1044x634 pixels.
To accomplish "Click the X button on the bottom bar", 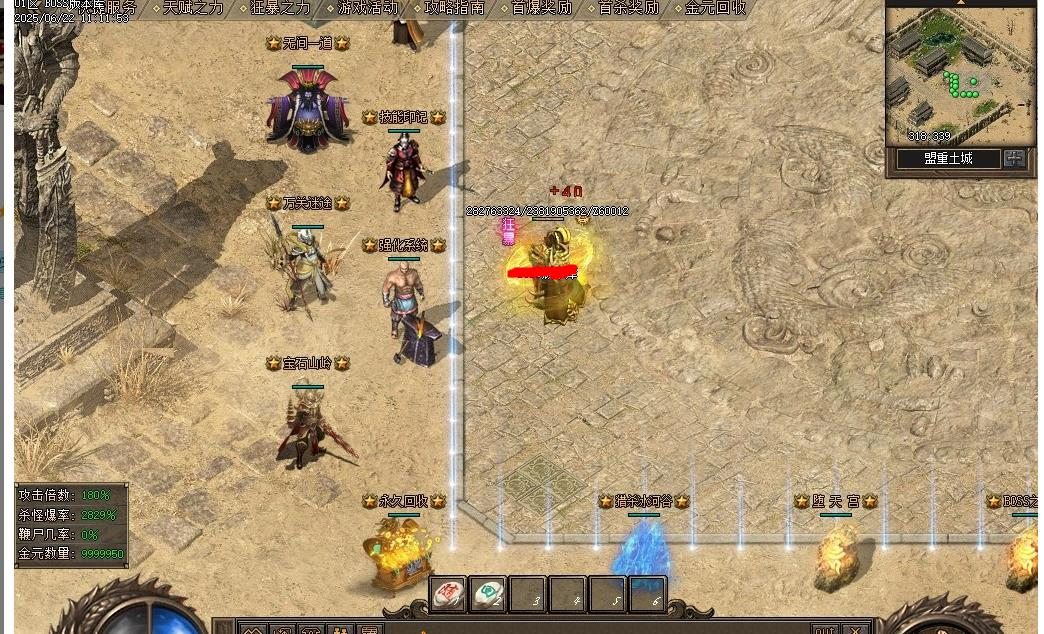I will pyautogui.click(x=855, y=630).
